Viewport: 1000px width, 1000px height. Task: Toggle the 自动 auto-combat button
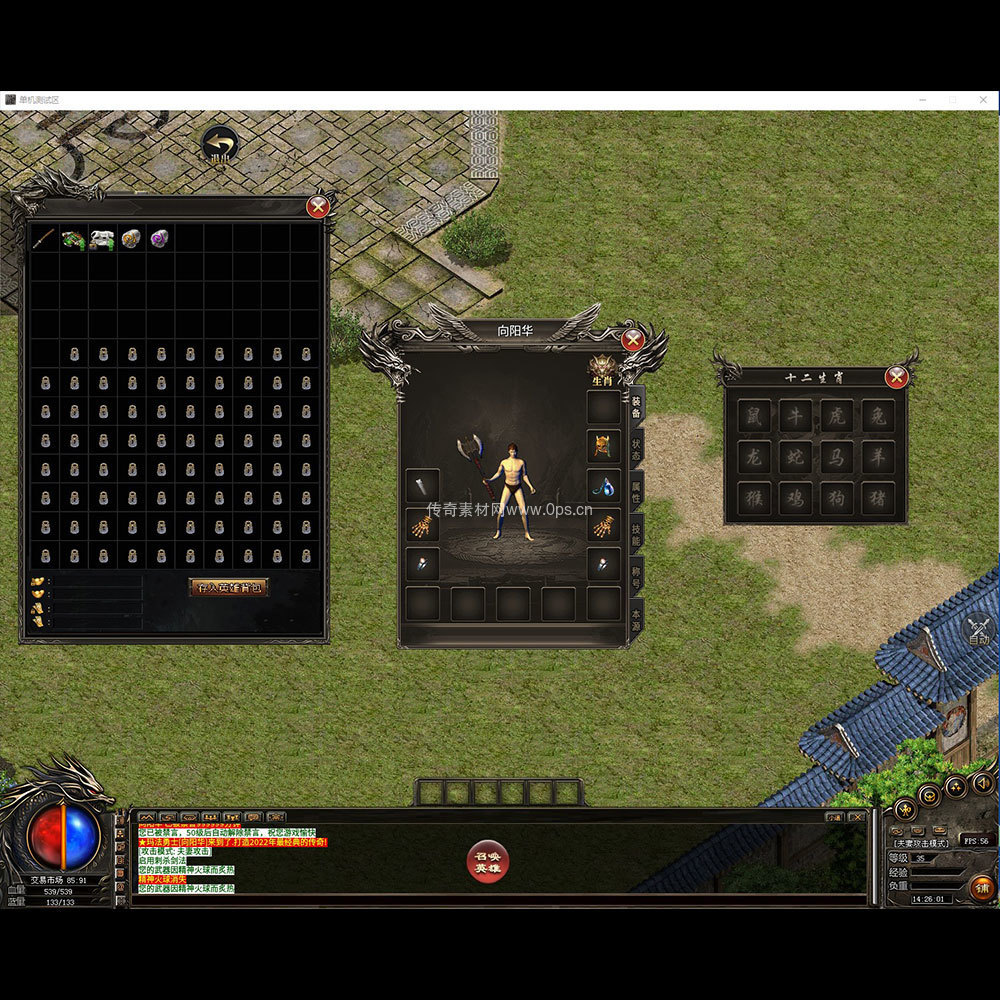click(x=978, y=630)
